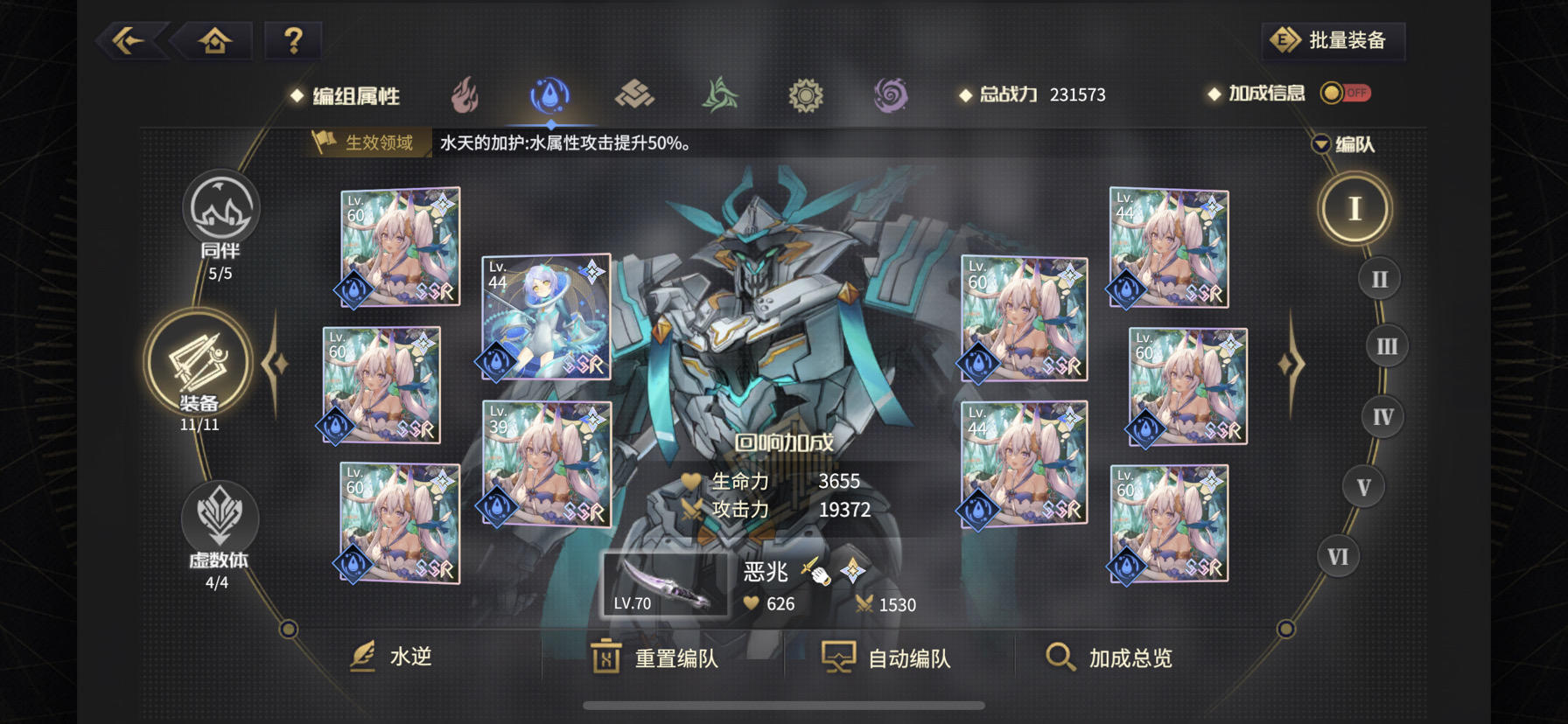Switch to team tab I
This screenshot has height=724, width=1568.
pyautogui.click(x=1355, y=208)
